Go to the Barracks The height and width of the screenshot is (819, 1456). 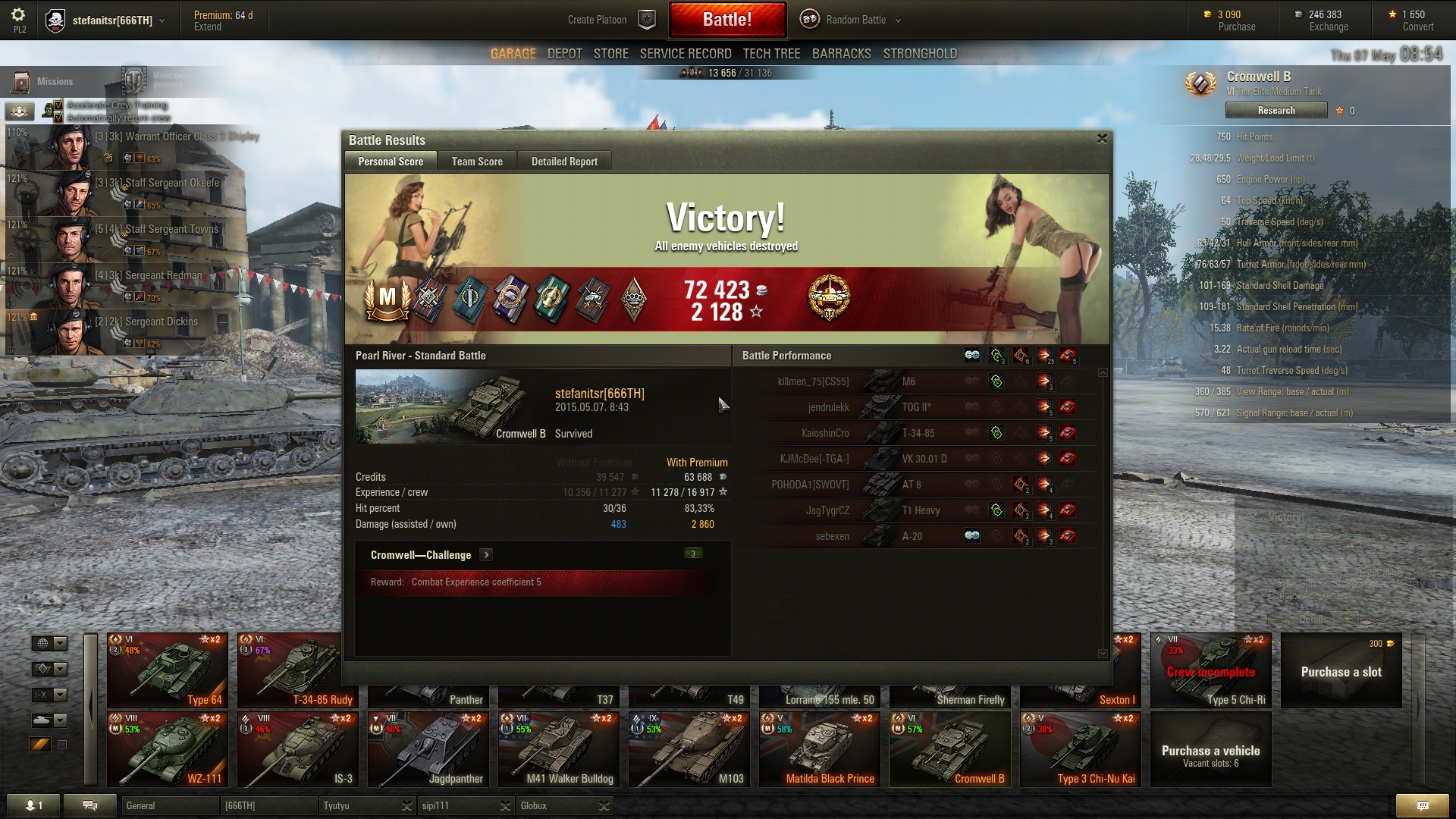tap(841, 54)
